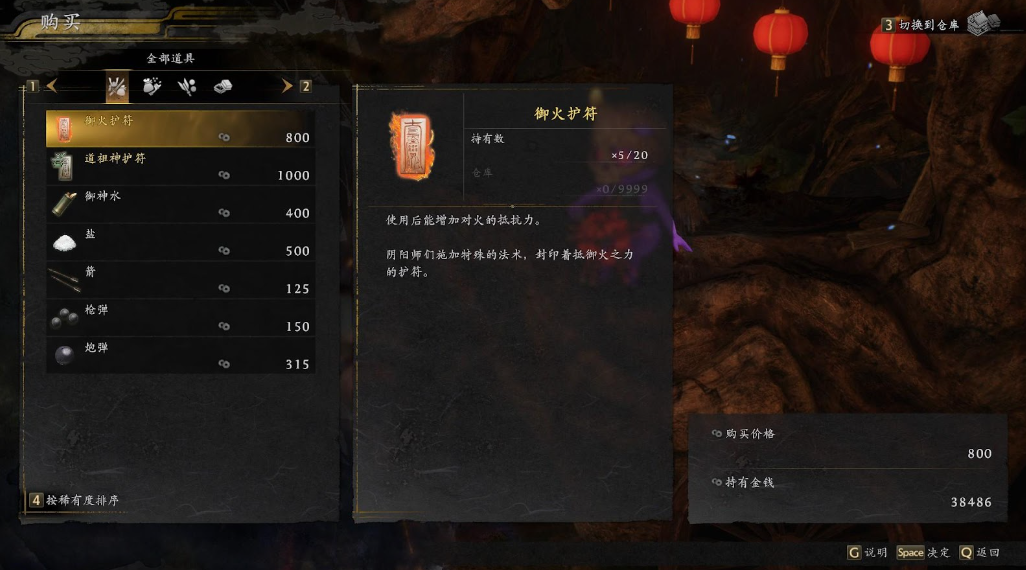Open the pouch consumables category tab
Image resolution: width=1026 pixels, height=570 pixels.
pyautogui.click(x=152, y=87)
